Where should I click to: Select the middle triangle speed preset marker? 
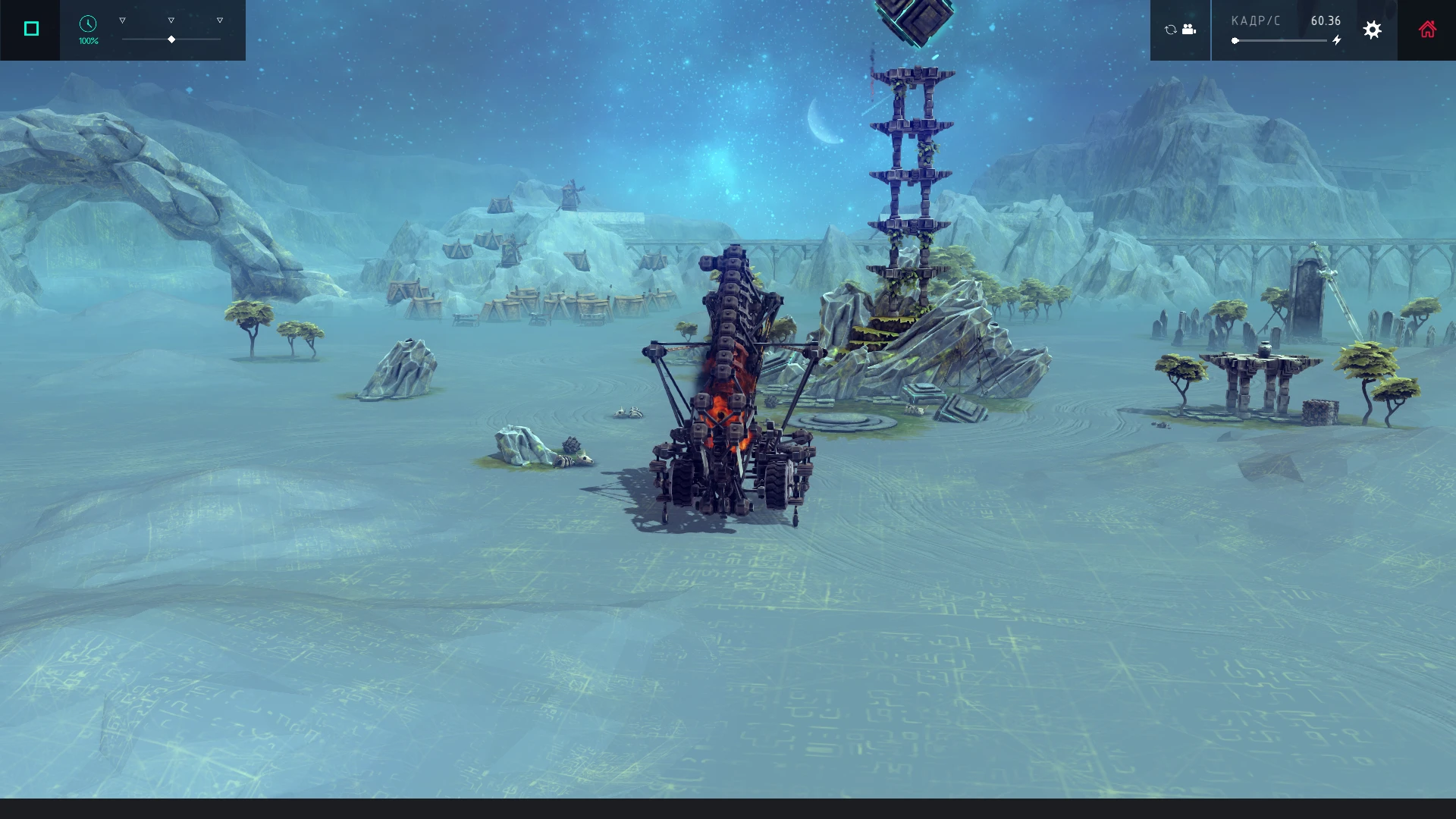(171, 20)
